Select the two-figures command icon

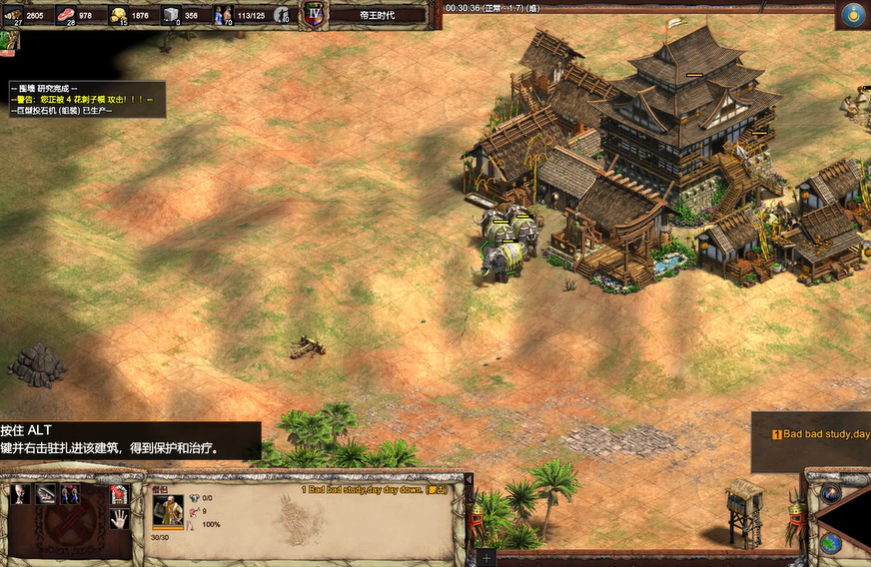(70, 494)
